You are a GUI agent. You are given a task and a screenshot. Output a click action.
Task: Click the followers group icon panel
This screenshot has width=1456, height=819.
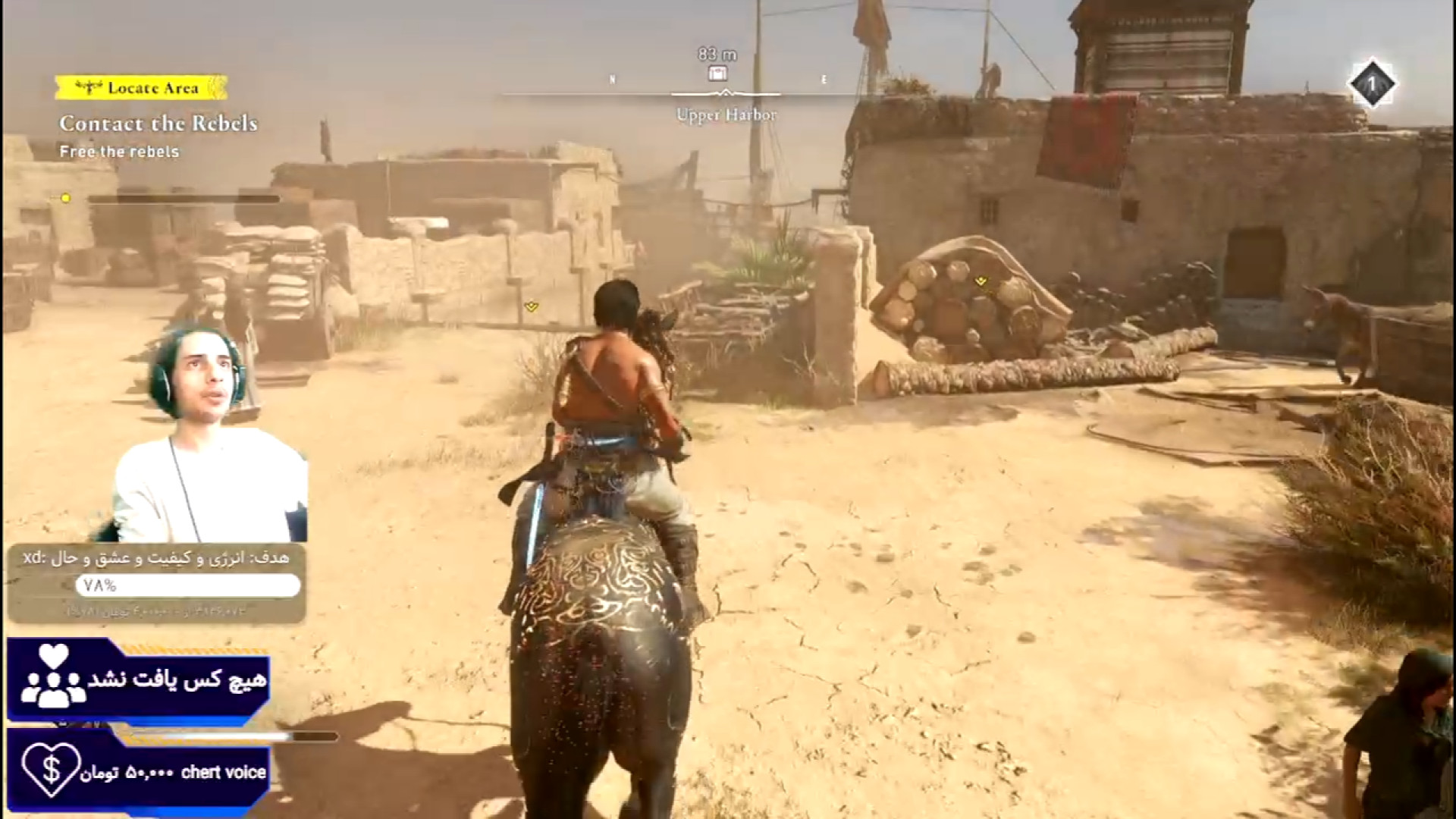53,679
